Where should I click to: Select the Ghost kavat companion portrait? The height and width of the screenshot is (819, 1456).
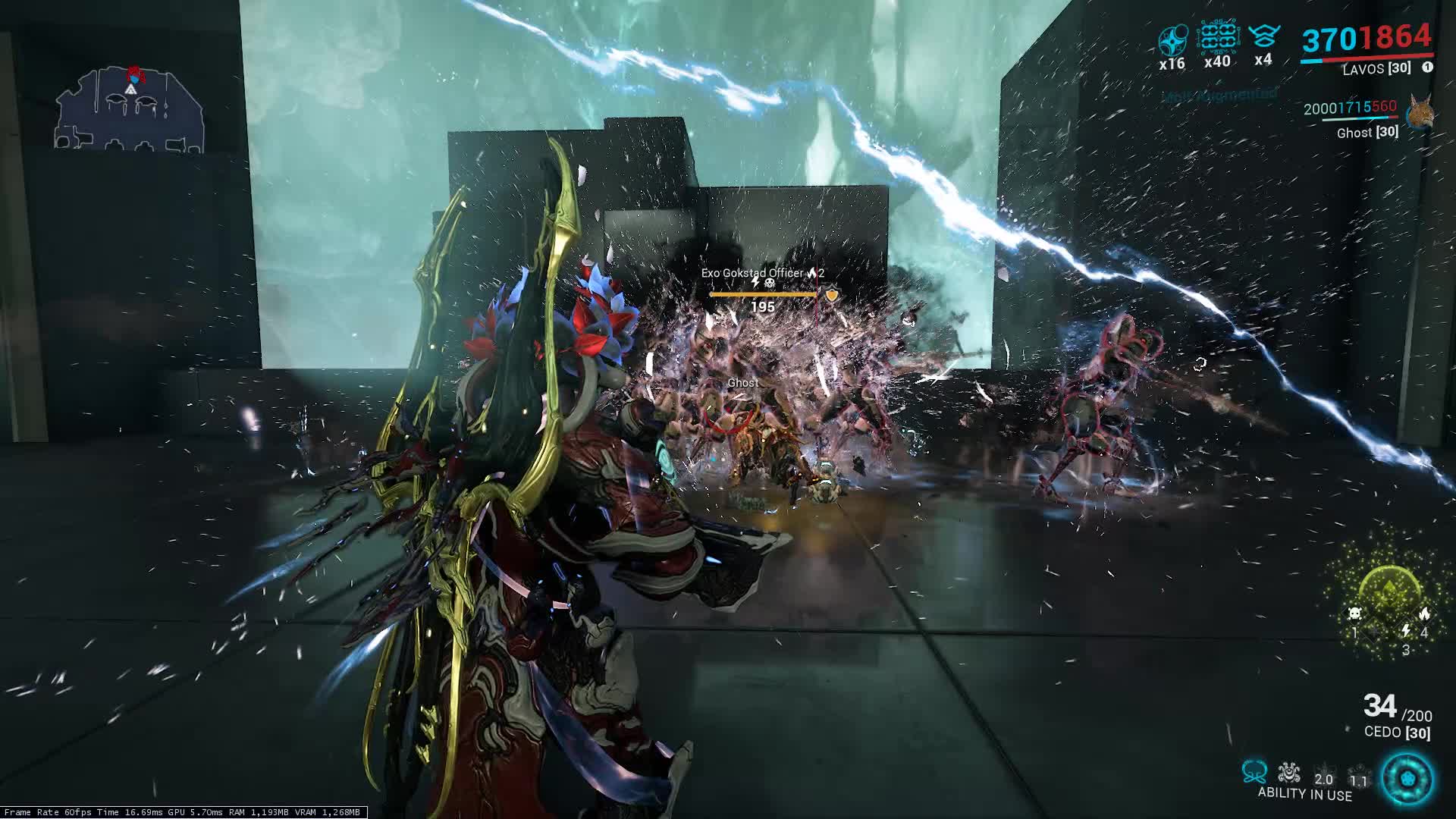(x=1420, y=115)
